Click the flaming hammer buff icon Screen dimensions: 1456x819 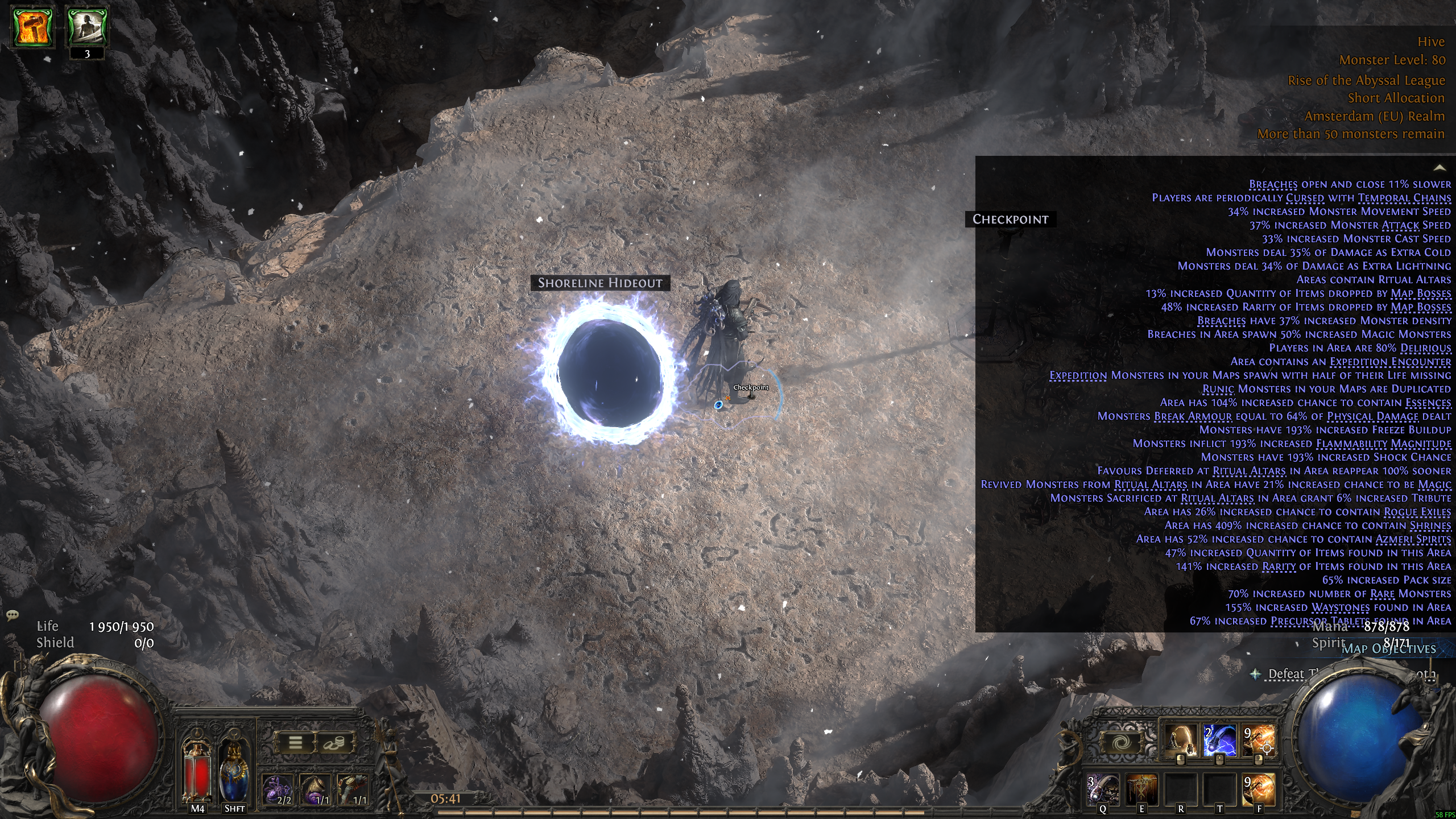tap(34, 27)
